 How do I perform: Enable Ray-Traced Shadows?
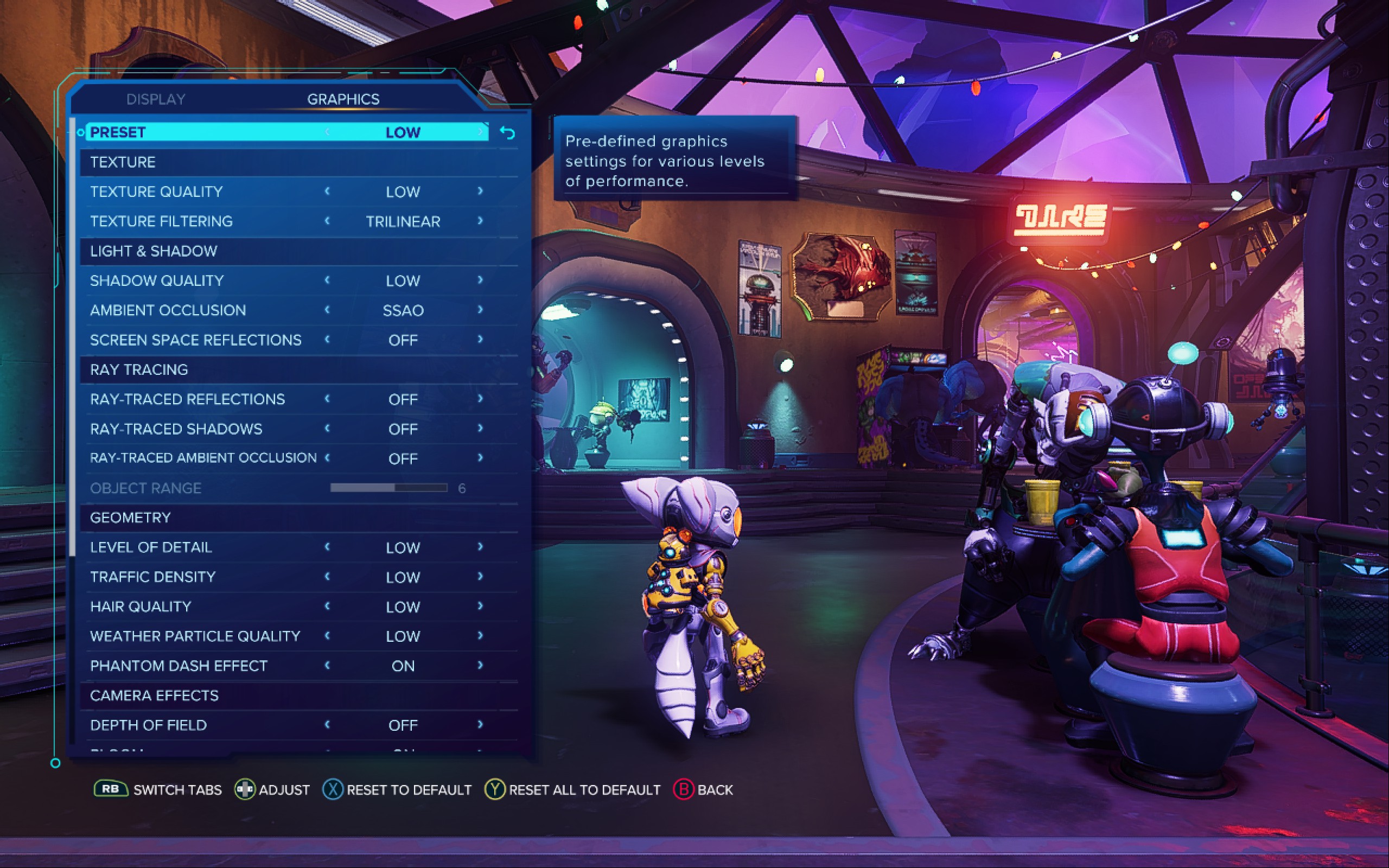(x=481, y=428)
